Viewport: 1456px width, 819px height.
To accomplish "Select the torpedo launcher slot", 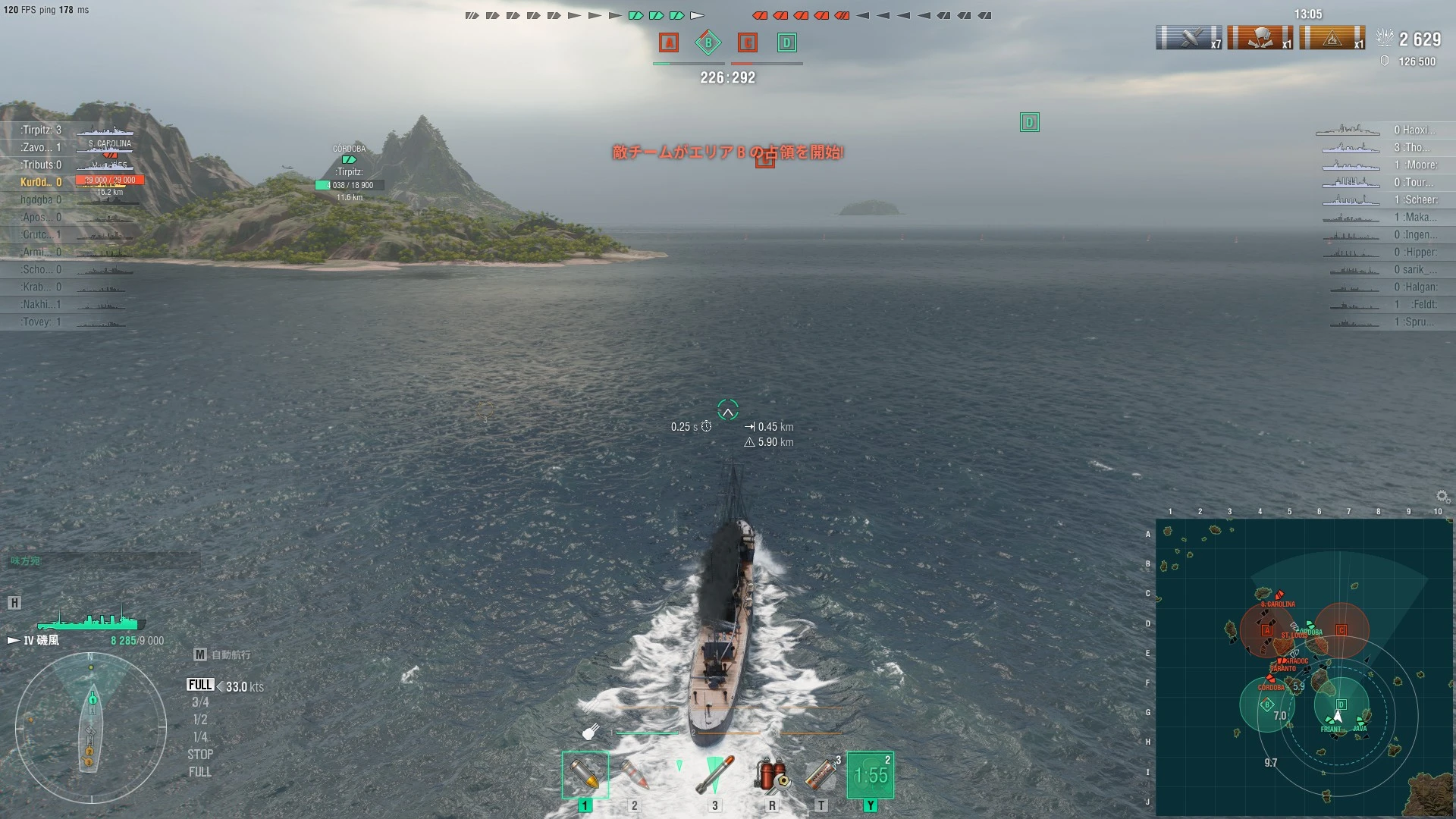I will click(714, 775).
